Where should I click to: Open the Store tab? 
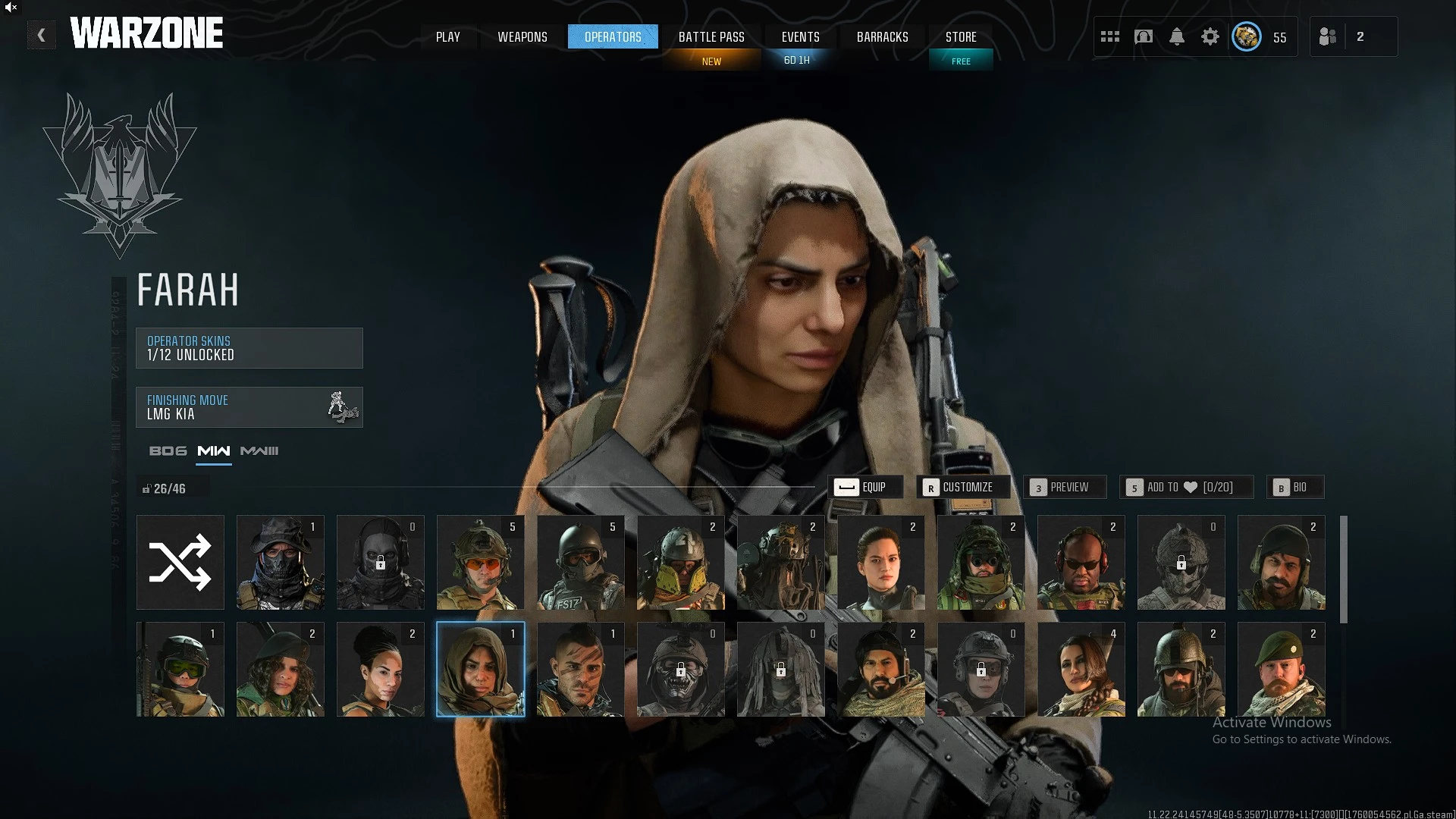pos(960,37)
